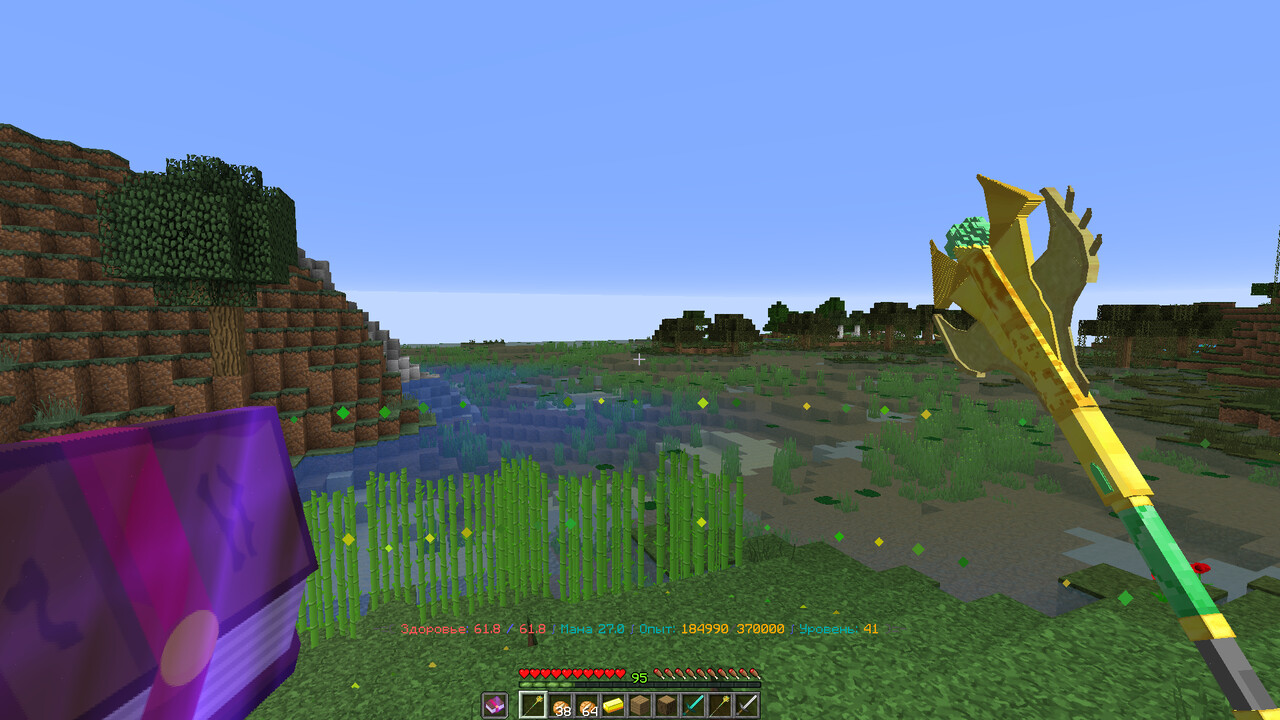The height and width of the screenshot is (720, 1280).
Task: Select the gold ingot slot
Action: point(613,705)
